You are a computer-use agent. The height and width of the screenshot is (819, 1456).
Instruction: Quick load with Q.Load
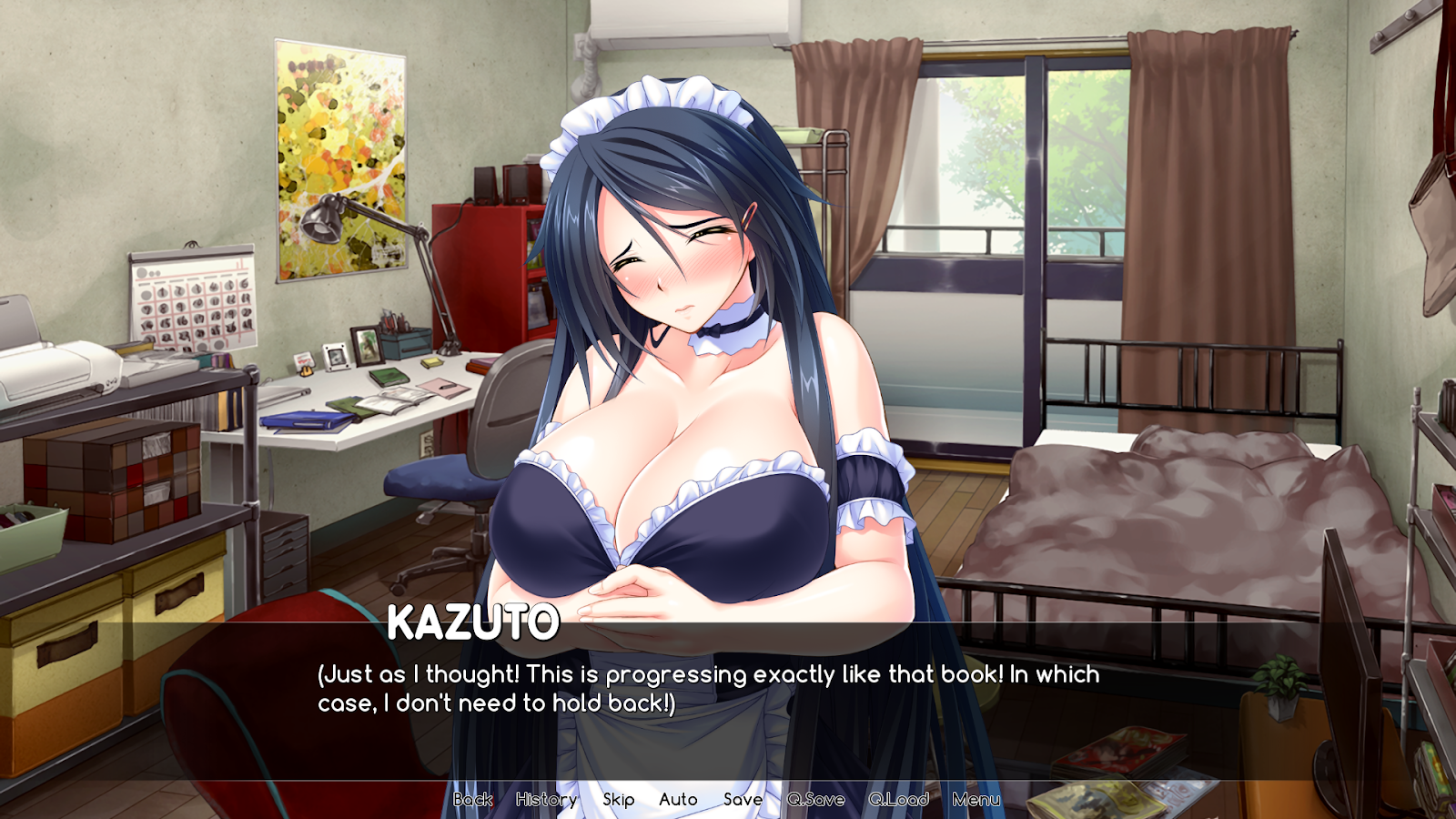point(898,799)
